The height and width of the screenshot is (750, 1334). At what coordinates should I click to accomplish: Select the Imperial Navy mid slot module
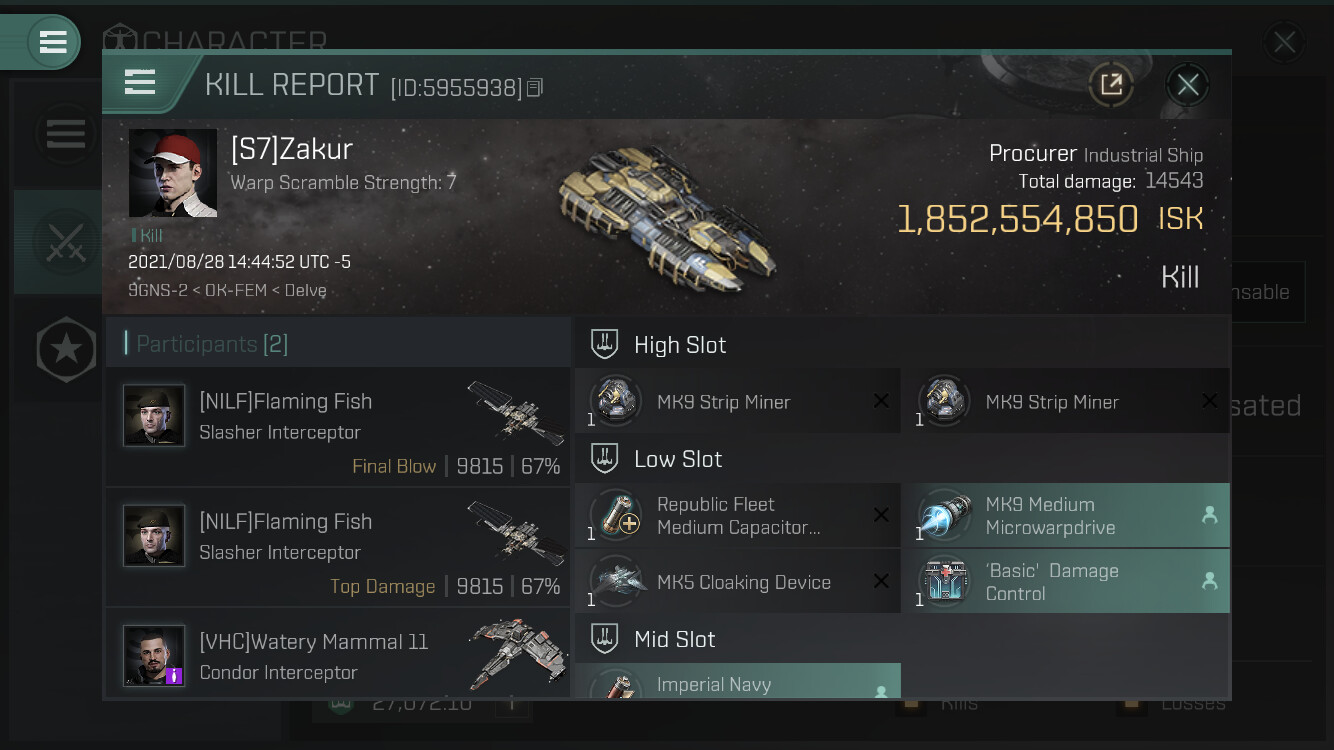[x=737, y=682]
